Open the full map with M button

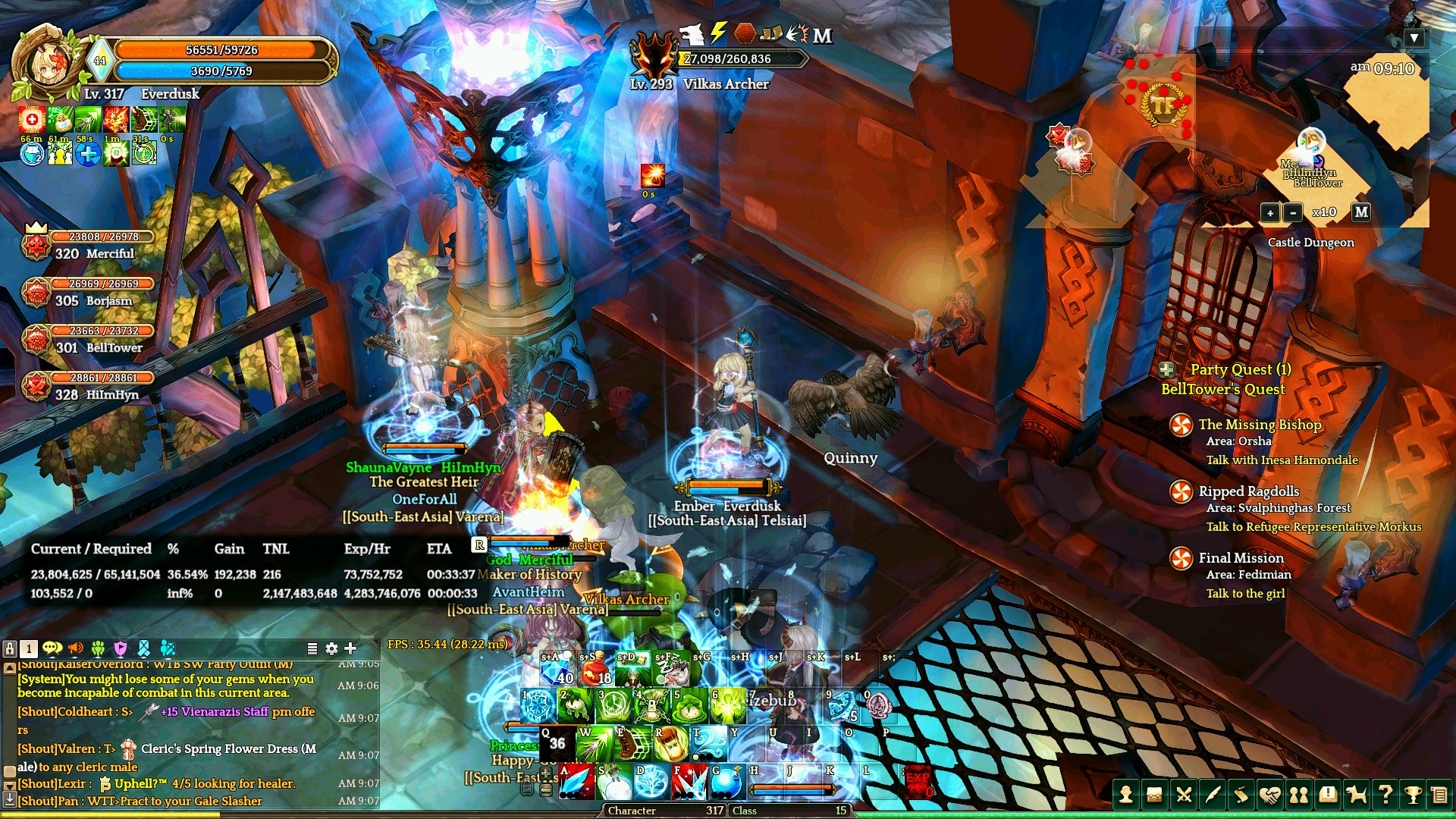[1361, 212]
